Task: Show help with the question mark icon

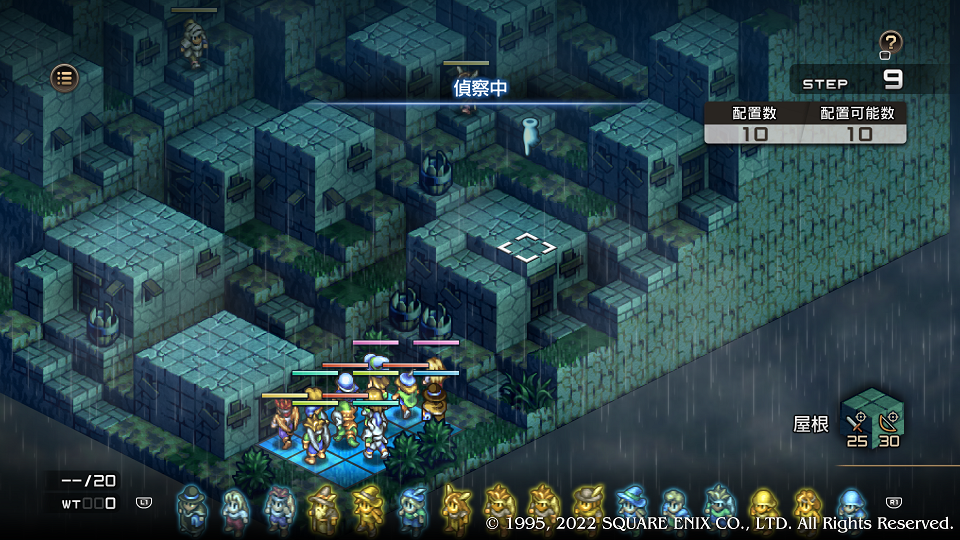Action: tap(890, 42)
